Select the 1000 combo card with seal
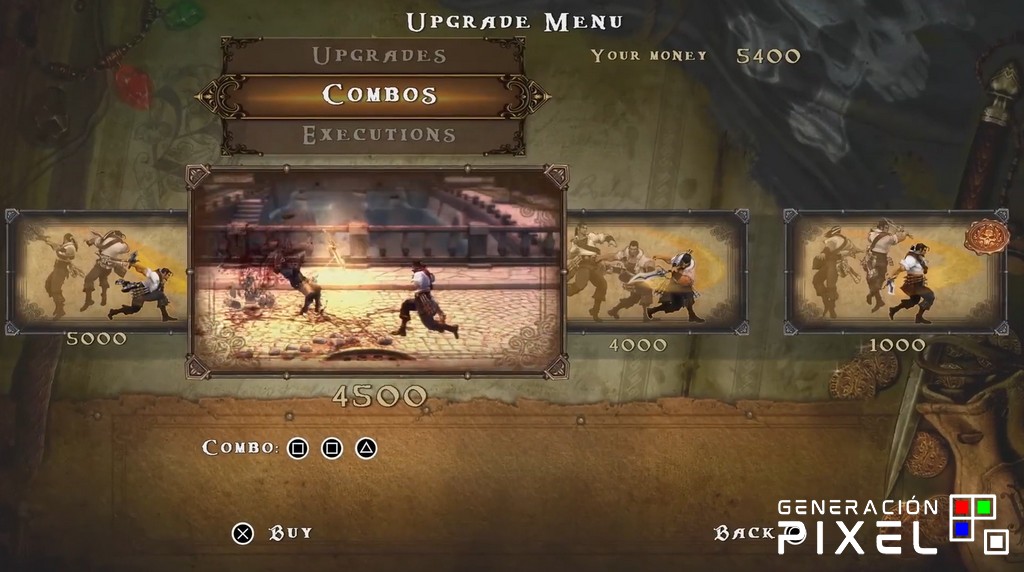 click(895, 271)
